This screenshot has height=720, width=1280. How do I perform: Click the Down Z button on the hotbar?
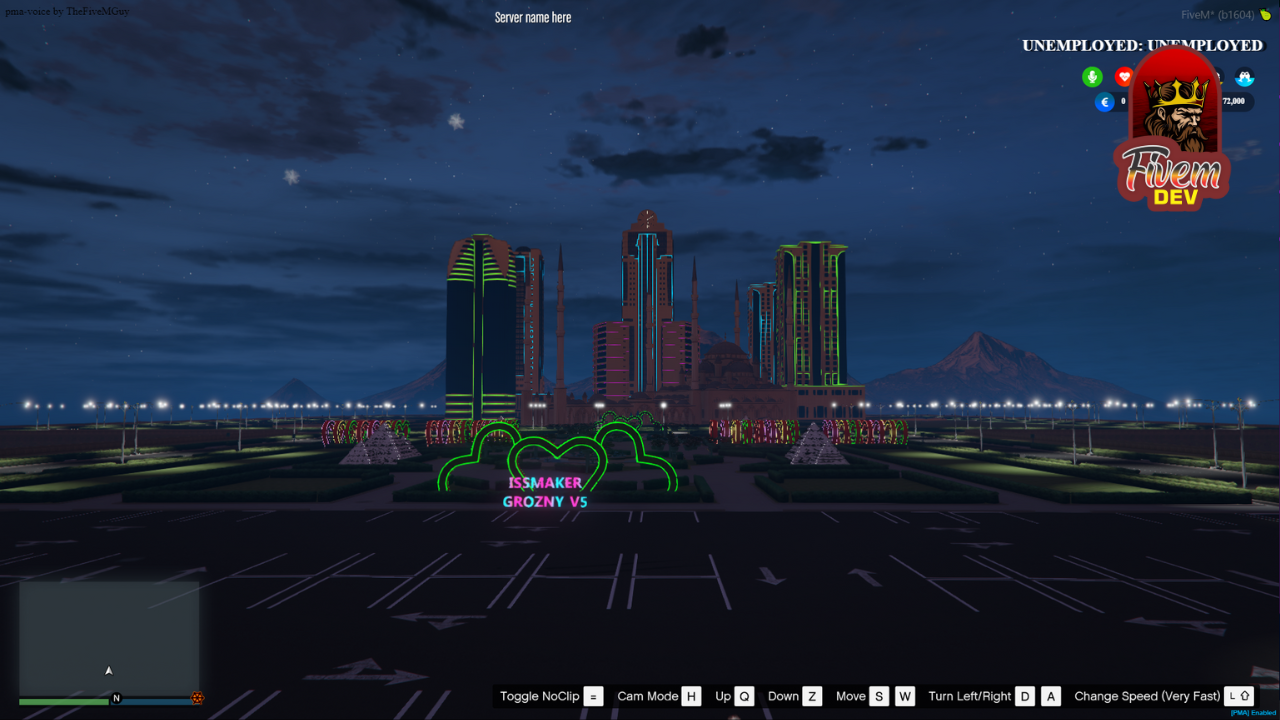tap(793, 696)
